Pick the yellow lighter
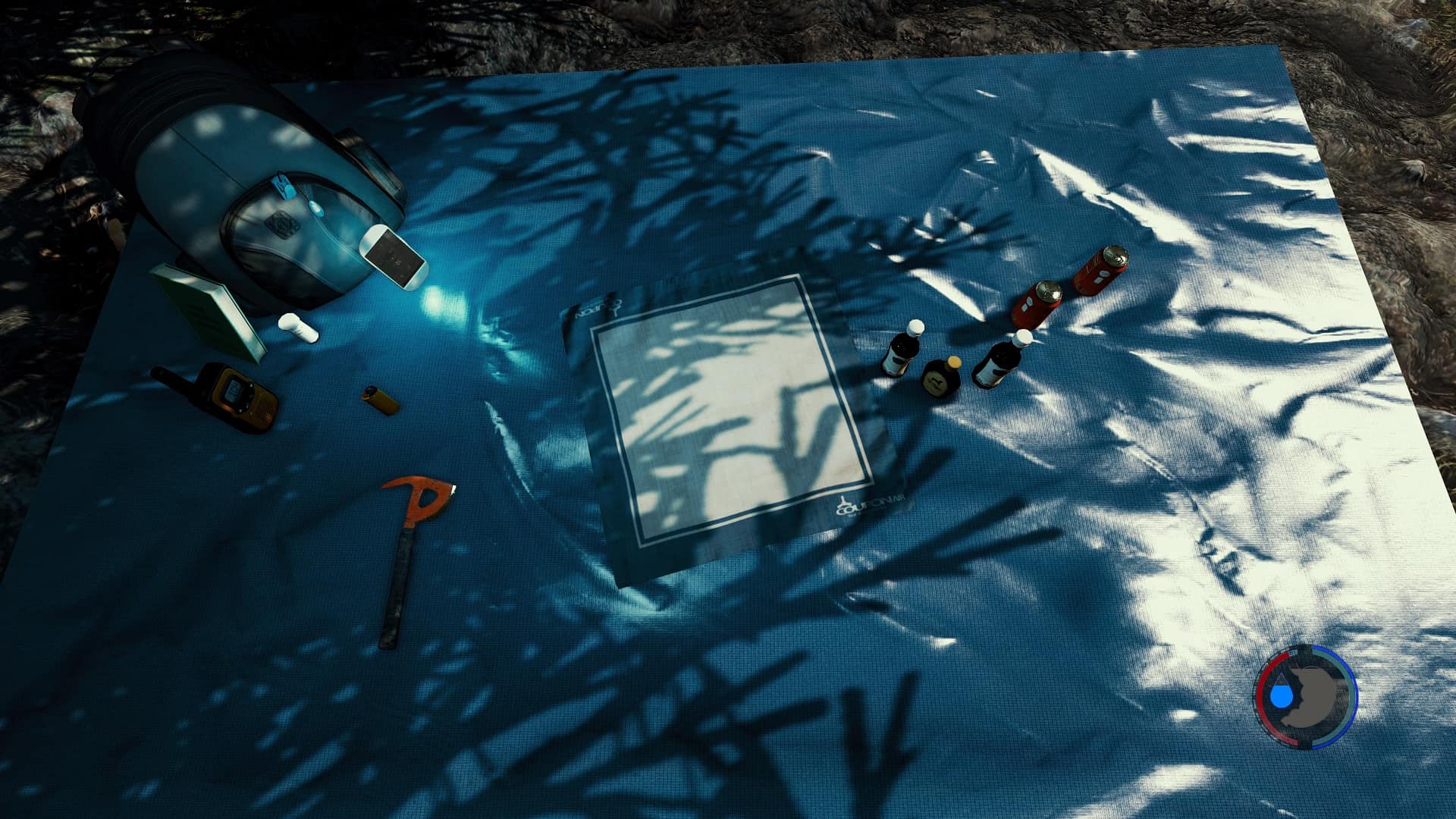1456x819 pixels. (x=380, y=400)
